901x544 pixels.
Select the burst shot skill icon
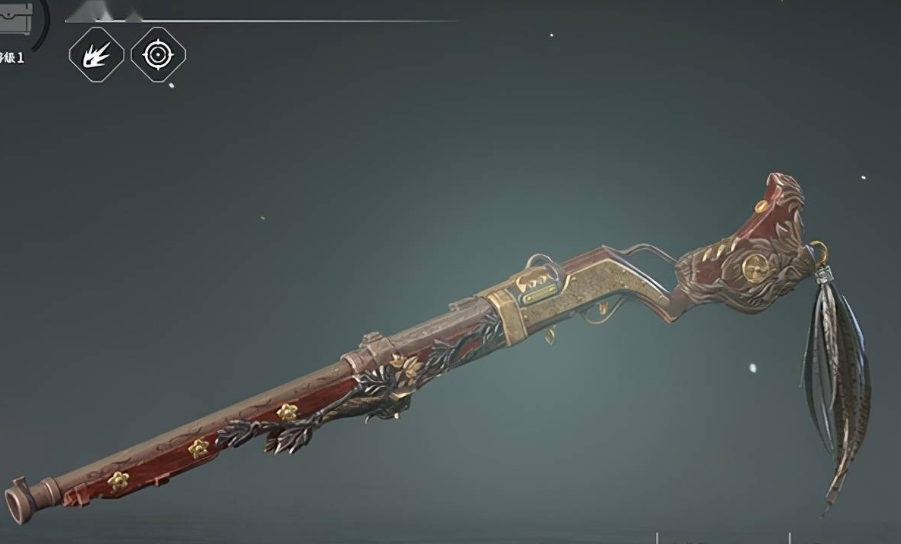[96, 54]
